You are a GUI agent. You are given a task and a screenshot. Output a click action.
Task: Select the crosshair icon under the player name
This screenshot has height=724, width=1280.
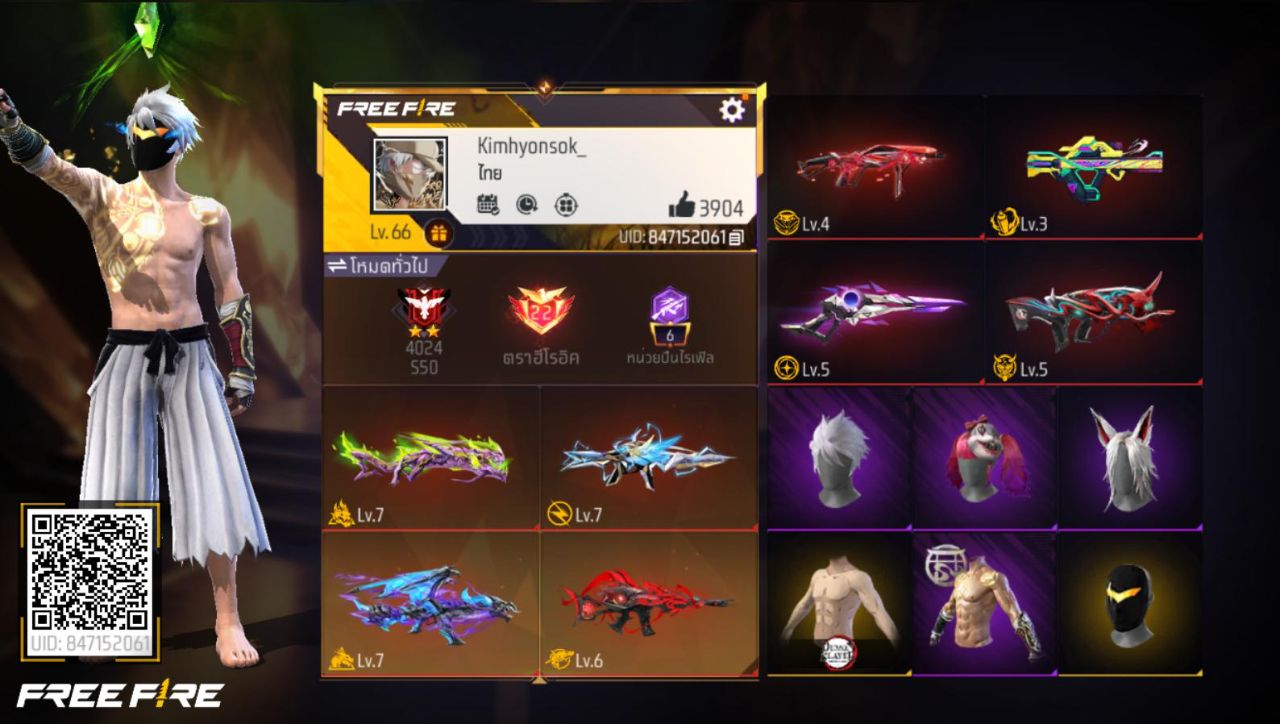pos(566,205)
